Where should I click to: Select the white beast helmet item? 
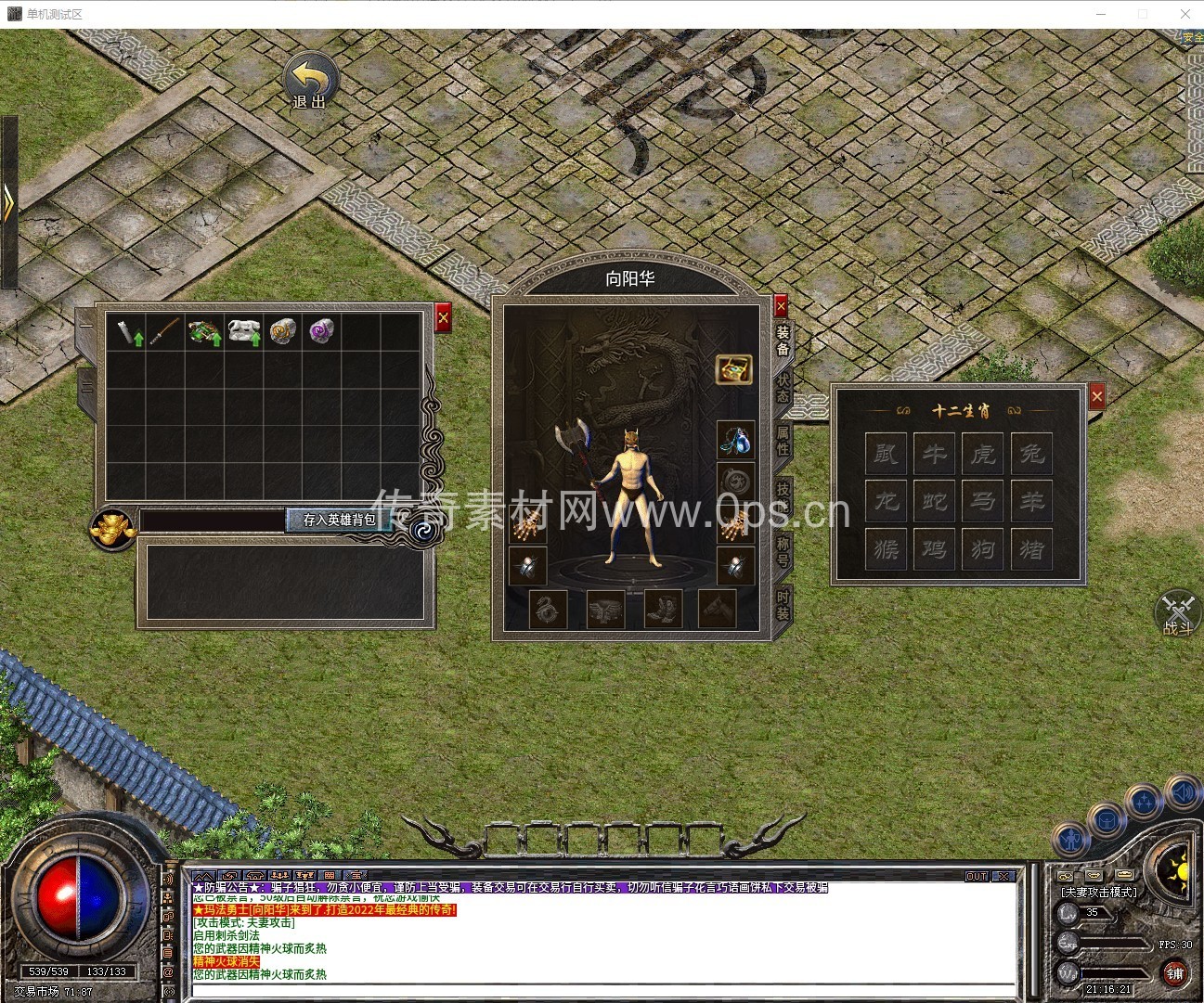243,331
